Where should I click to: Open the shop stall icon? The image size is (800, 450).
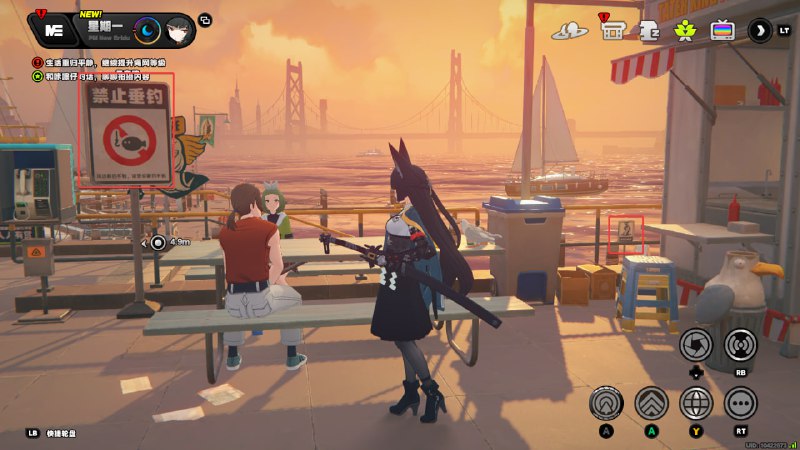[x=613, y=31]
